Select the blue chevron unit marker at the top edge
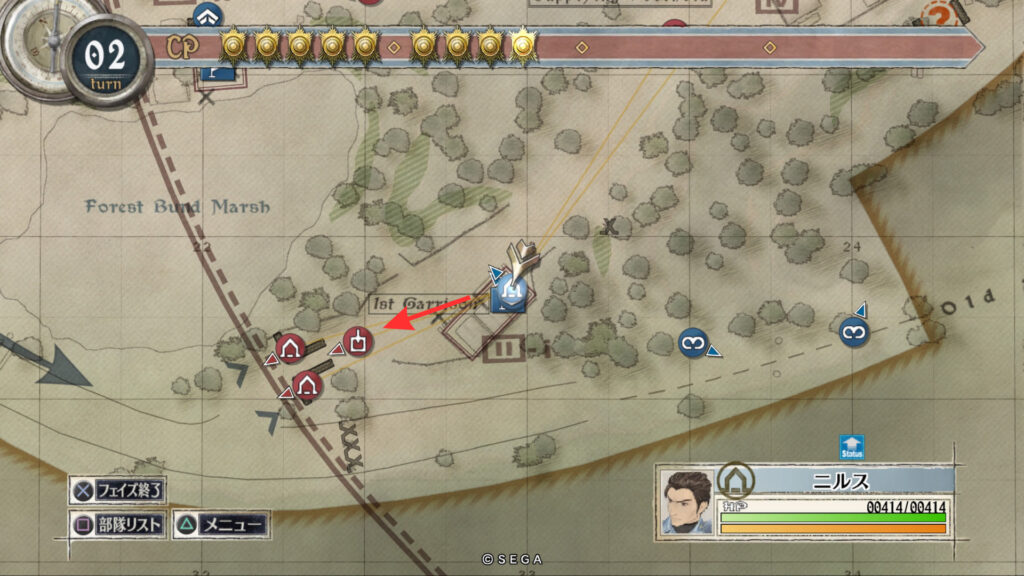The width and height of the screenshot is (1024, 576). 208,14
